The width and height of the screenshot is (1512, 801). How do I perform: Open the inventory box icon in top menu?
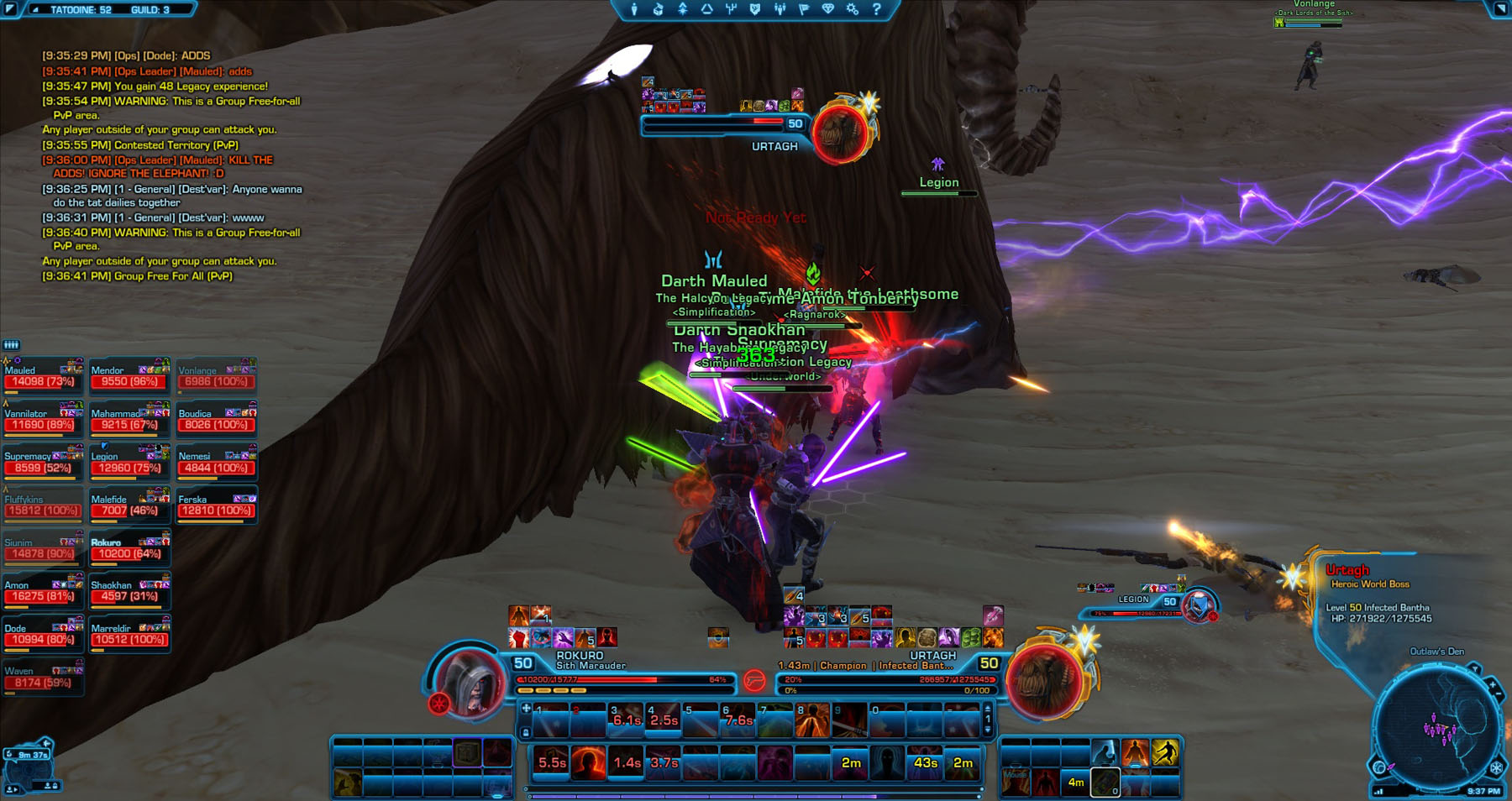pyautogui.click(x=659, y=9)
